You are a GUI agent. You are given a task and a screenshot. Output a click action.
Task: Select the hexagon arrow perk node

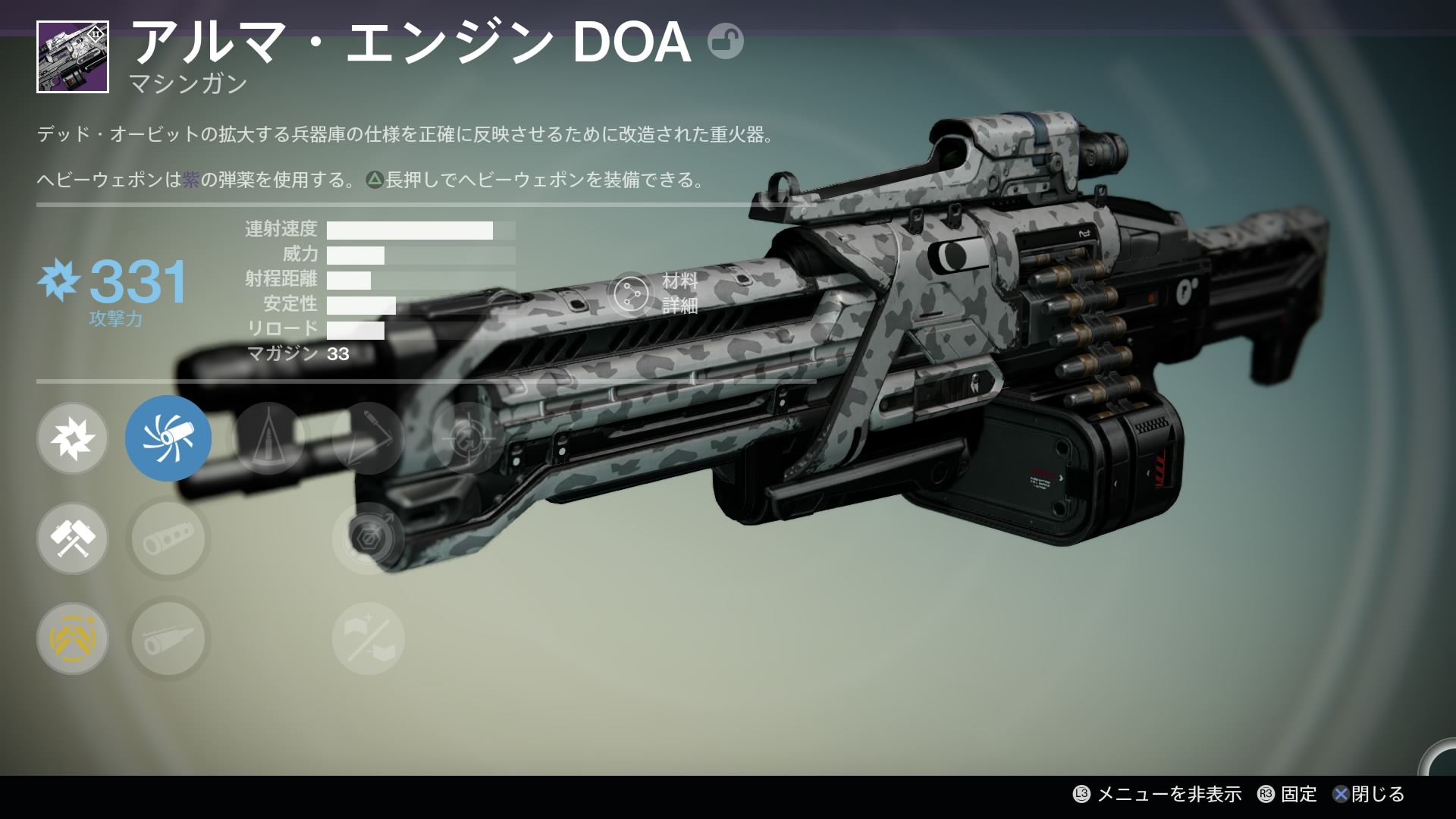click(x=369, y=538)
